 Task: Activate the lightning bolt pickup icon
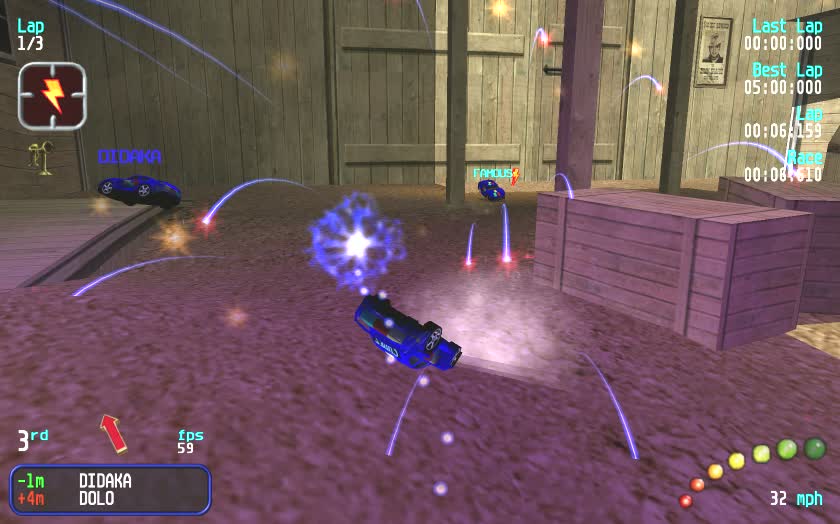point(52,96)
